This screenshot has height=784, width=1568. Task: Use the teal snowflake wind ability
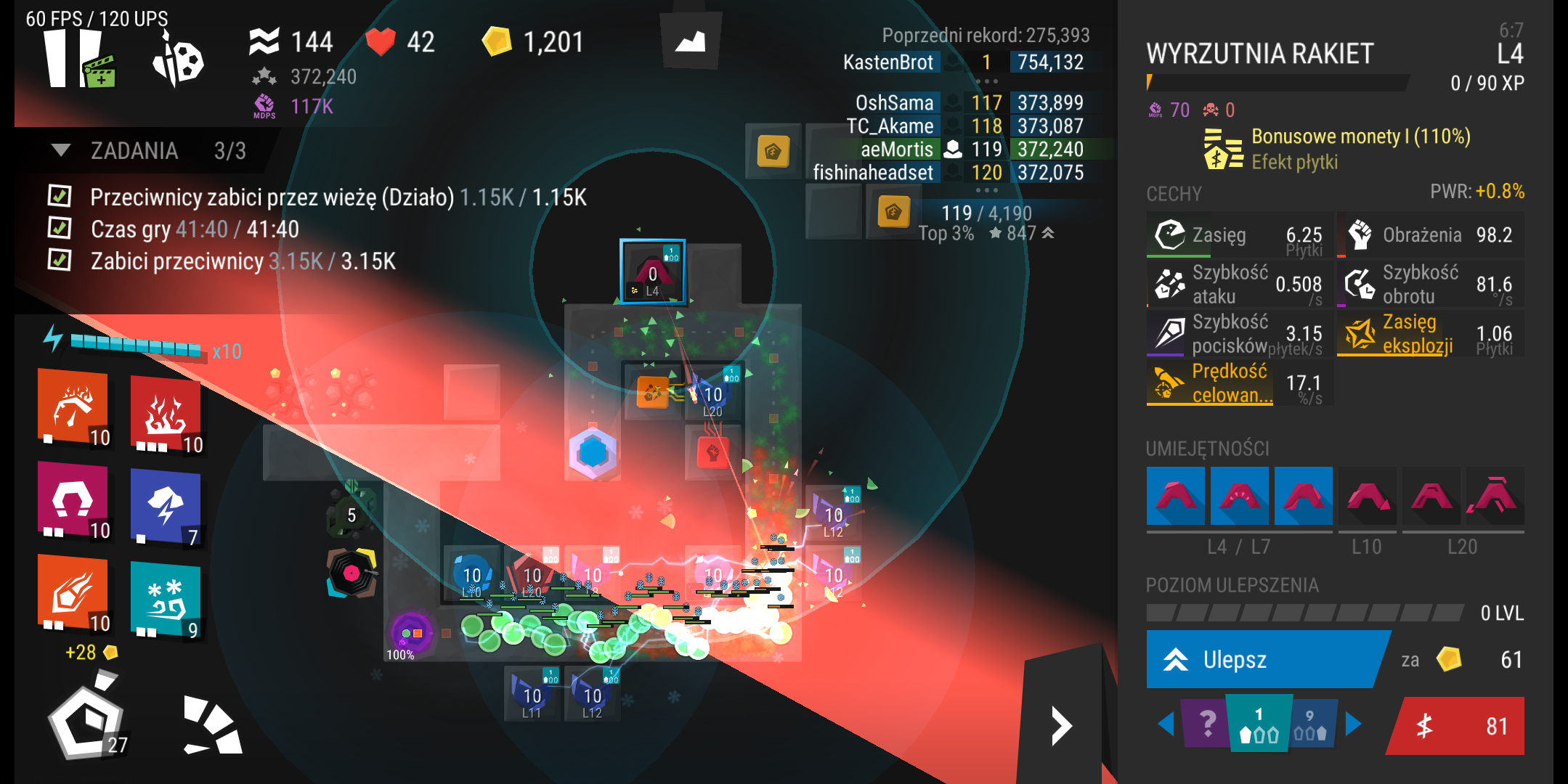166,600
